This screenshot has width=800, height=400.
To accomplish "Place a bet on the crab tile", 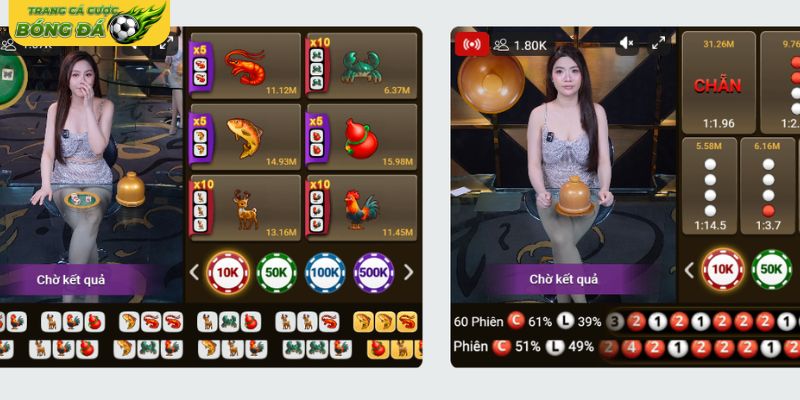I will pos(362,66).
